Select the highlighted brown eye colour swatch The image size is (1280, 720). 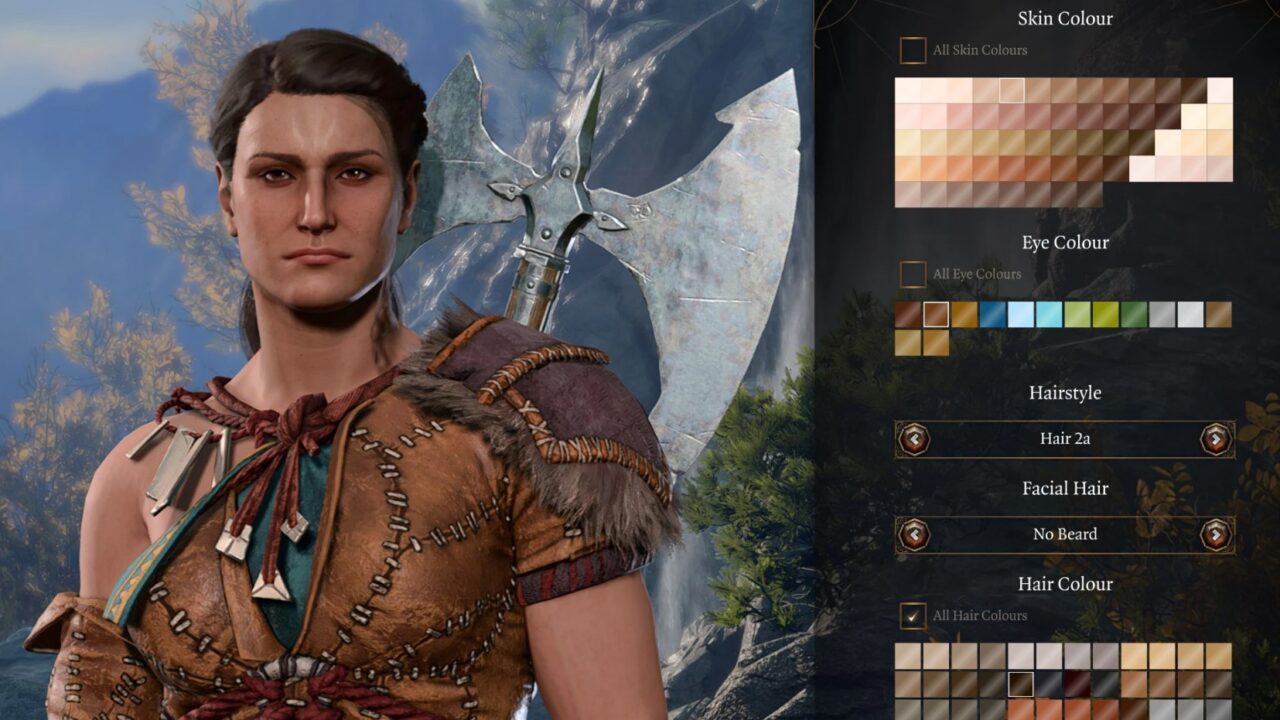pyautogui.click(x=936, y=315)
